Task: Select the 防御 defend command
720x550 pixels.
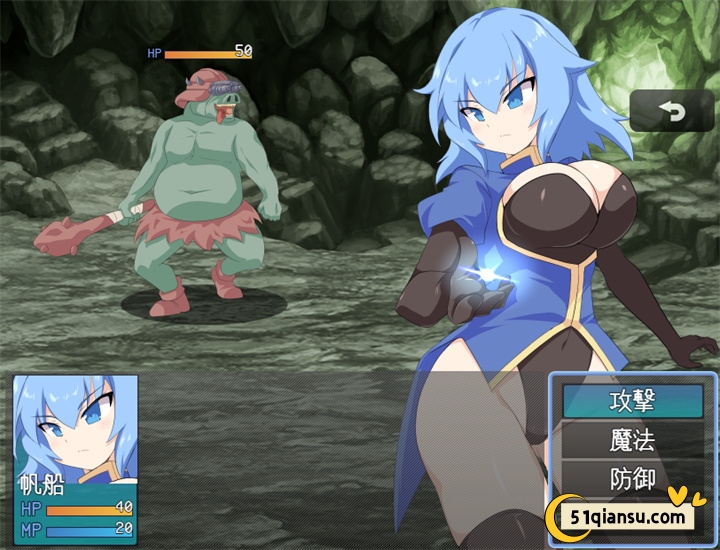Action: click(x=632, y=478)
